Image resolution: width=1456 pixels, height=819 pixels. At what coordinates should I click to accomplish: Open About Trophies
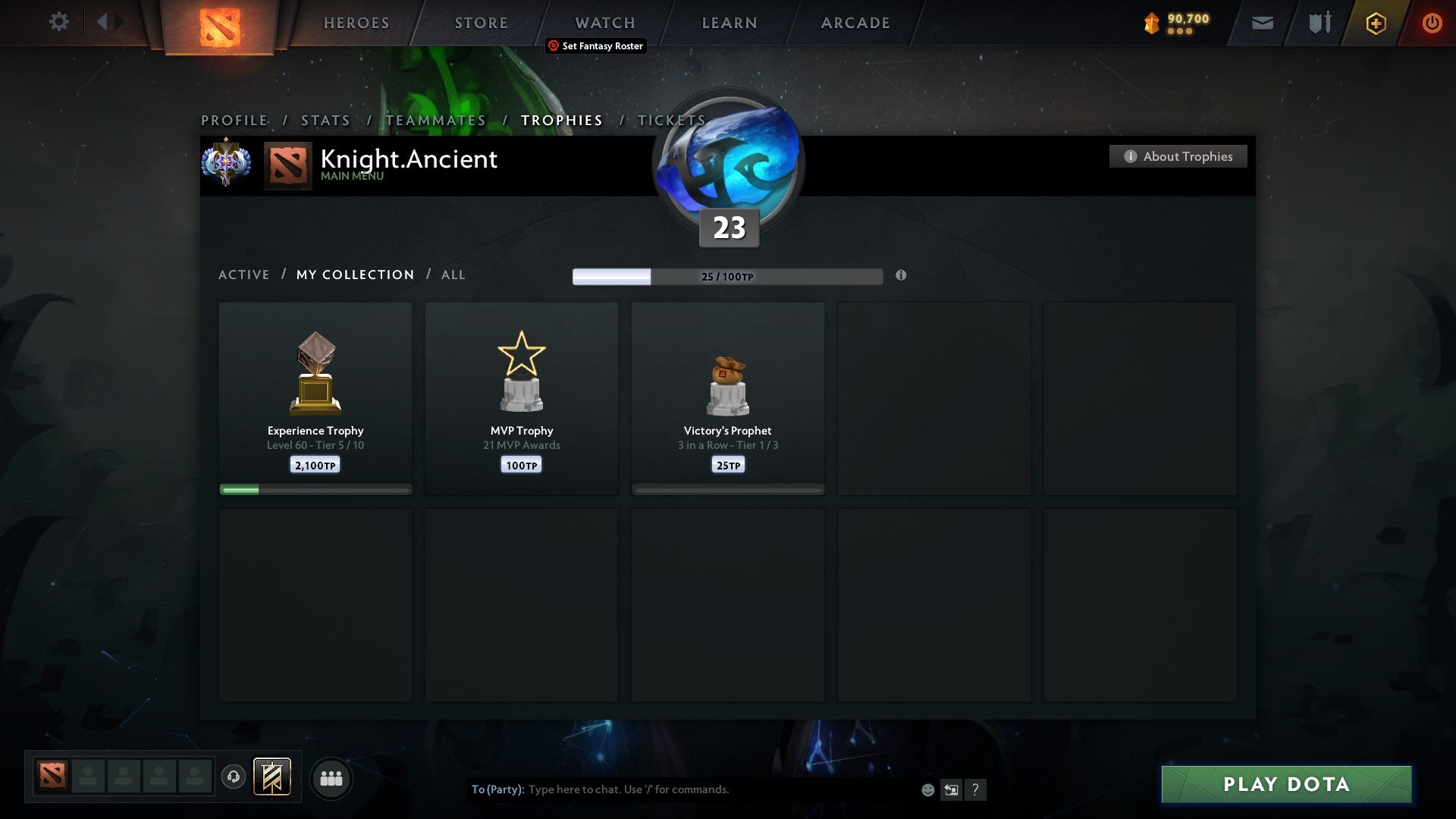(x=1178, y=156)
